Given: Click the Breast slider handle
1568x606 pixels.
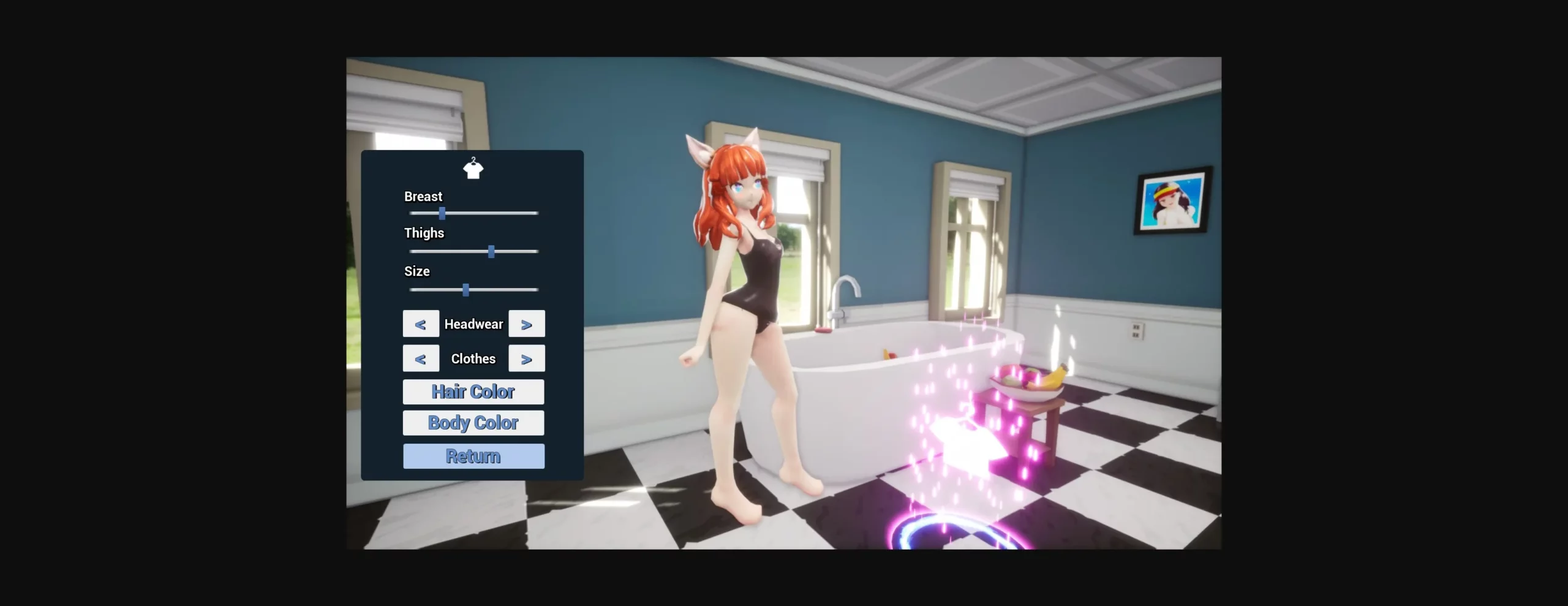Looking at the screenshot, I should coord(443,213).
